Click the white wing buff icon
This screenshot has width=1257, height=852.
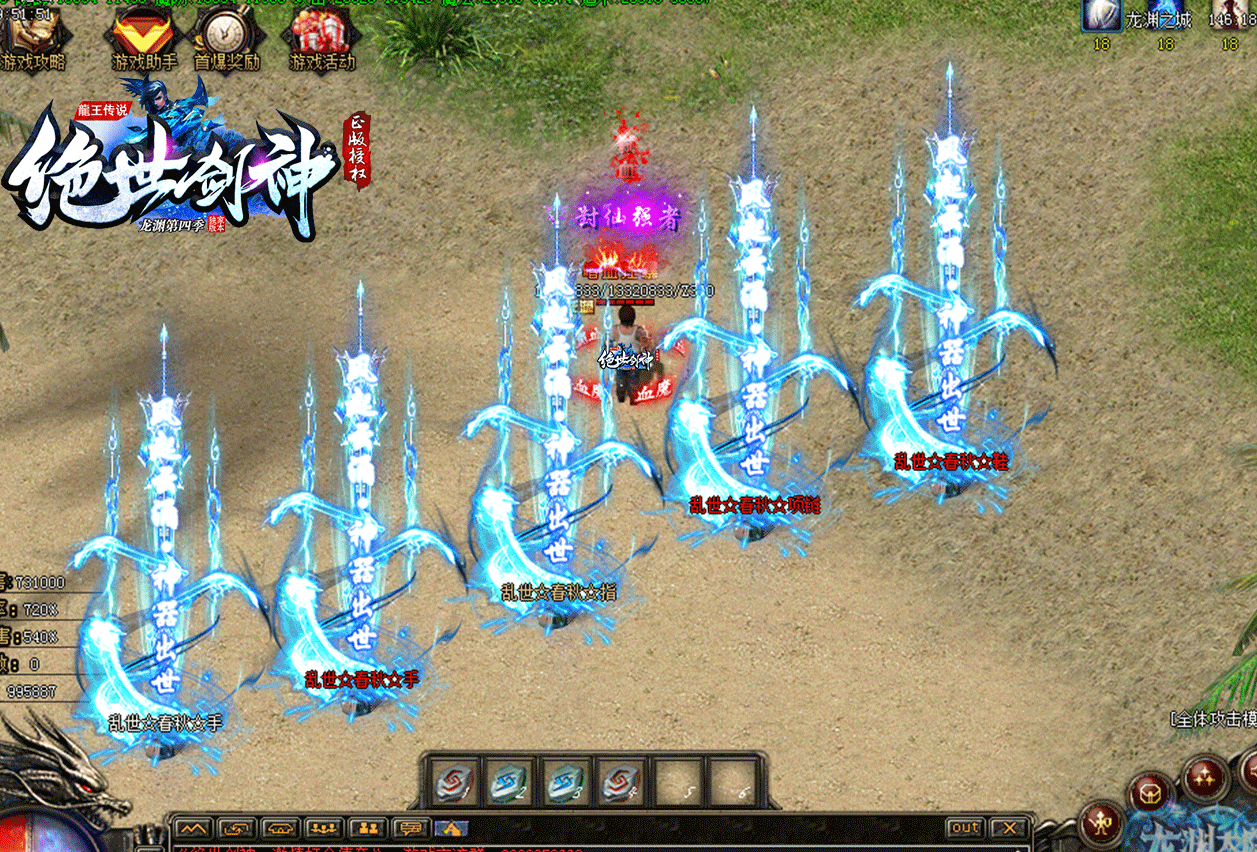(1101, 15)
